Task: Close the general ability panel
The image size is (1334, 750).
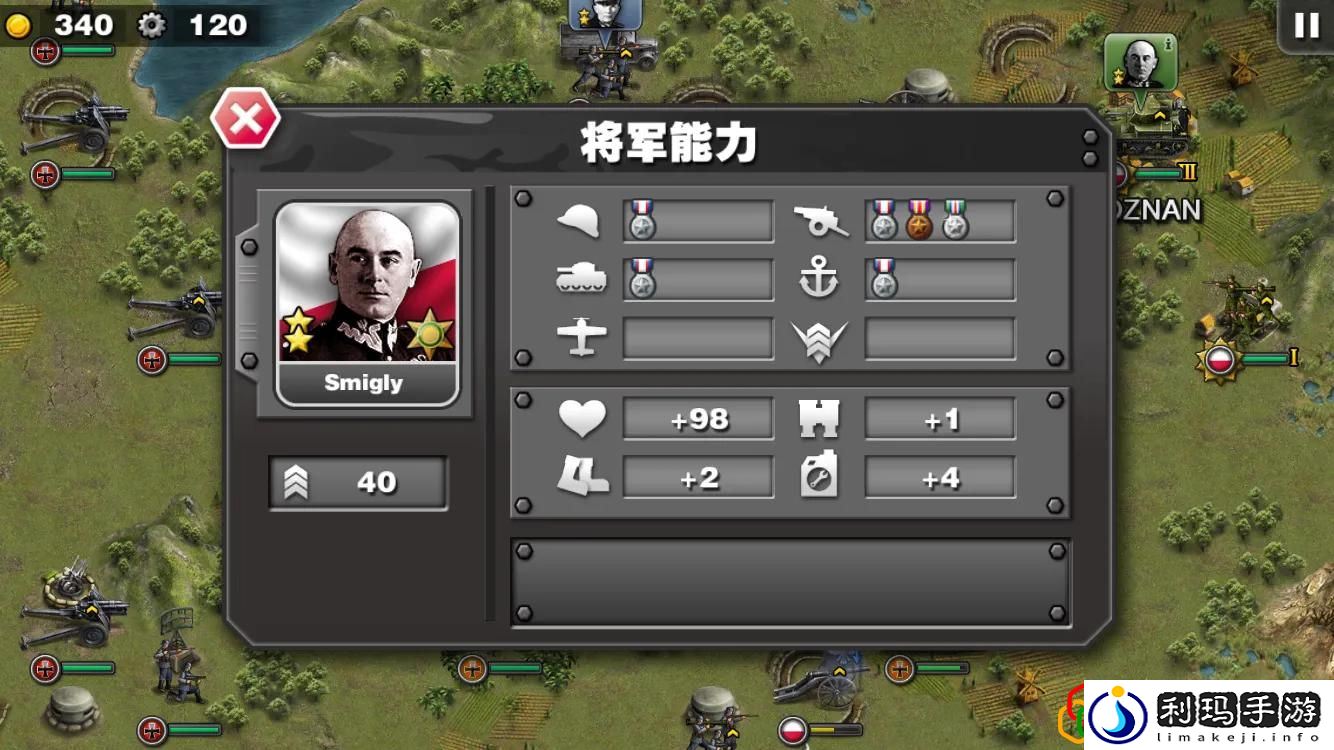Action: 245,117
